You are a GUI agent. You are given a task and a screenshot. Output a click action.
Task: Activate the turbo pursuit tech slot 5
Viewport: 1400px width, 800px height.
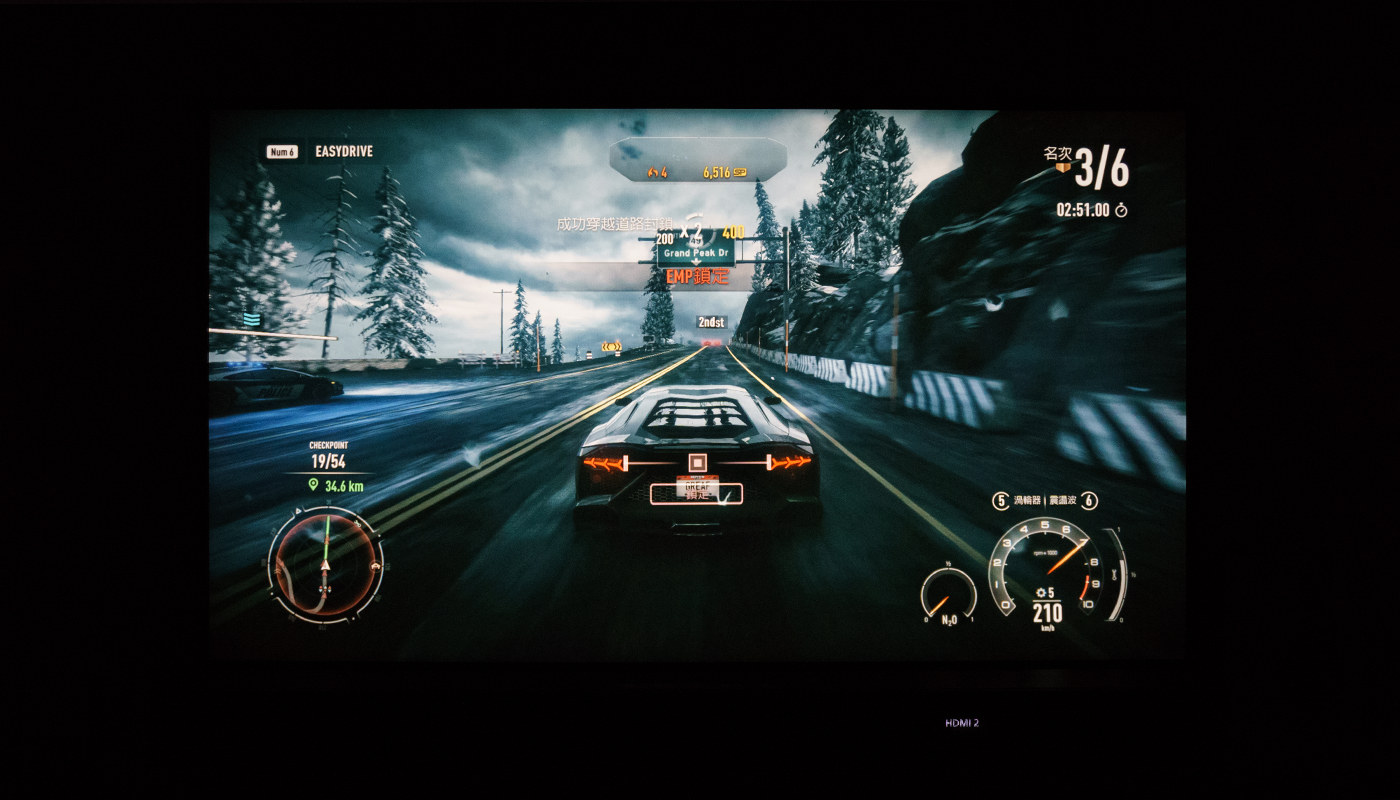point(1000,501)
